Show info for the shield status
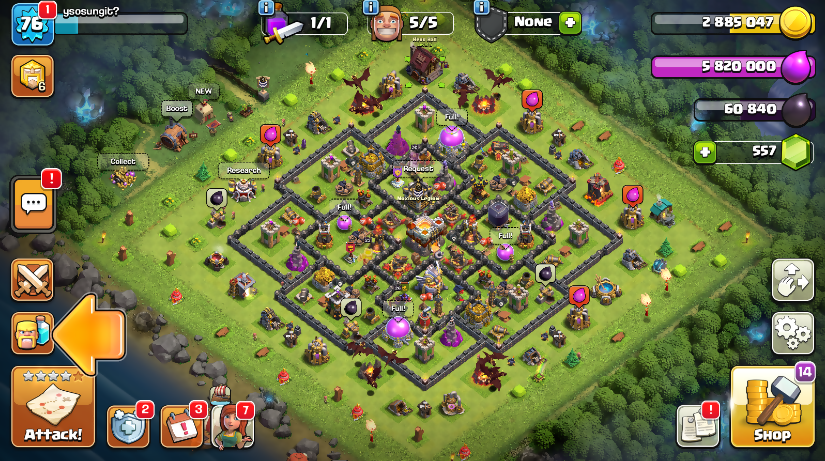This screenshot has width=825, height=461. (x=482, y=7)
